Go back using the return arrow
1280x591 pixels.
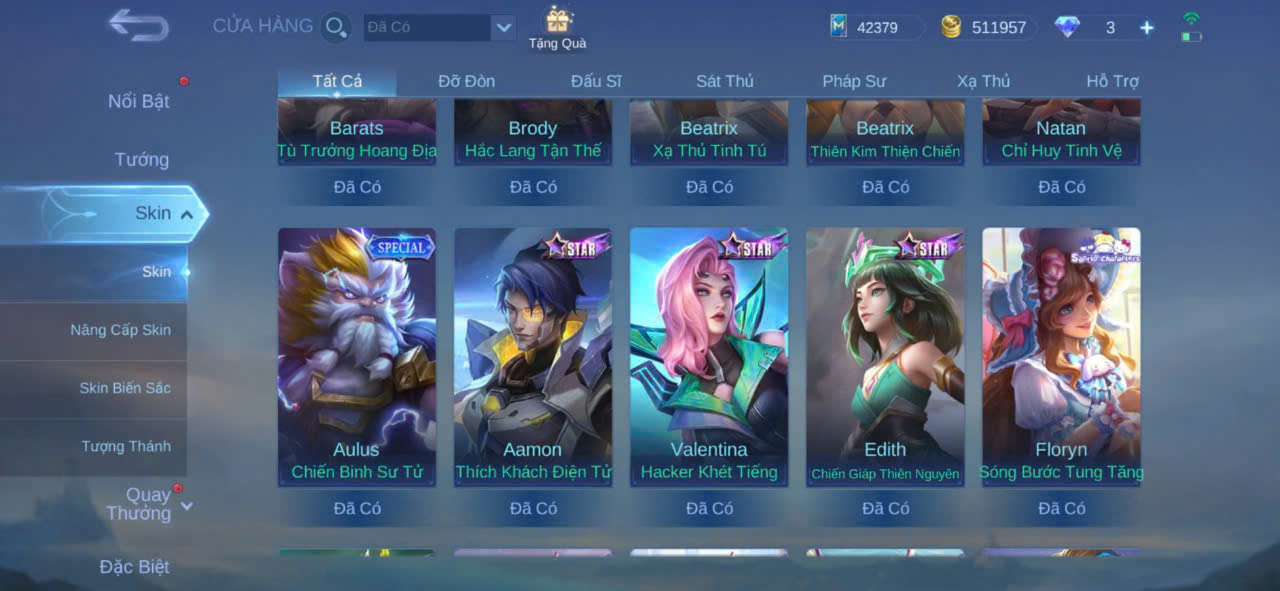tap(138, 25)
